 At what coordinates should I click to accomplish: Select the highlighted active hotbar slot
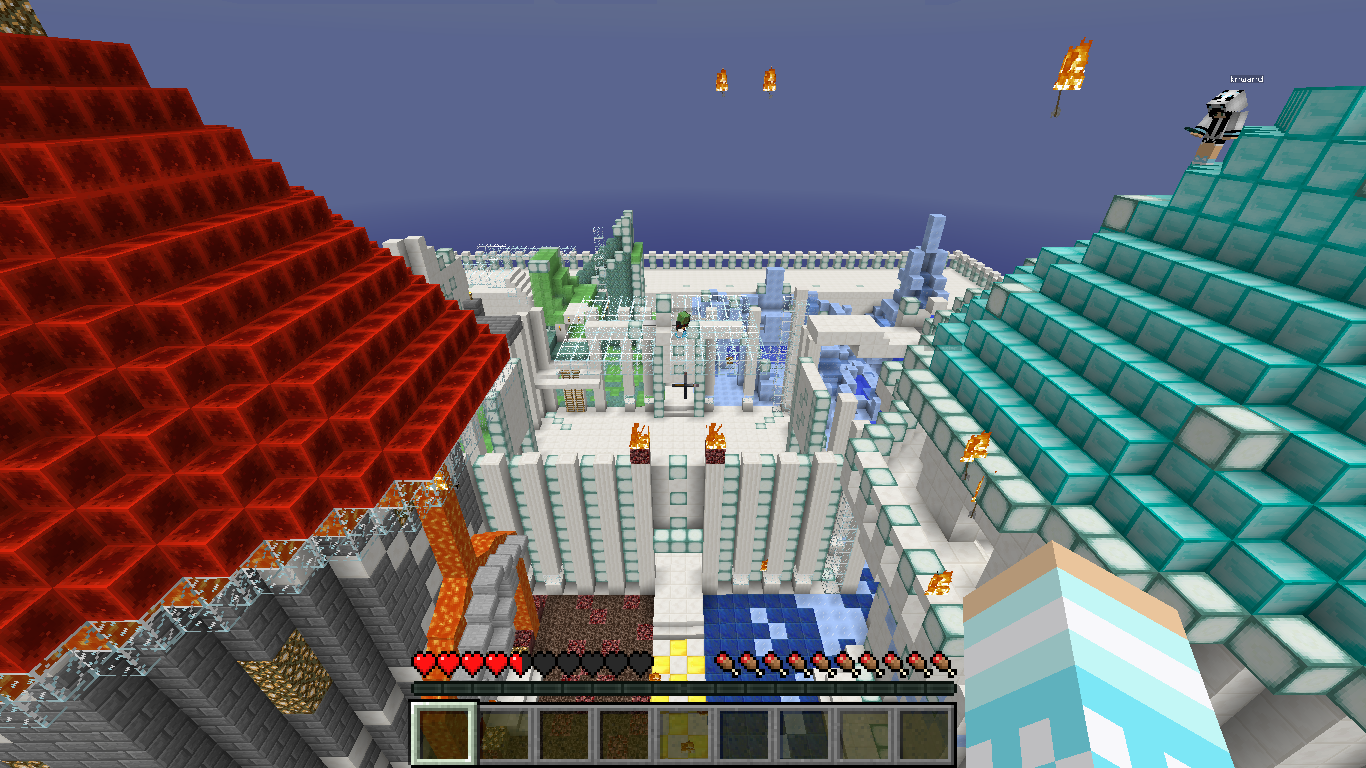pyautogui.click(x=444, y=733)
